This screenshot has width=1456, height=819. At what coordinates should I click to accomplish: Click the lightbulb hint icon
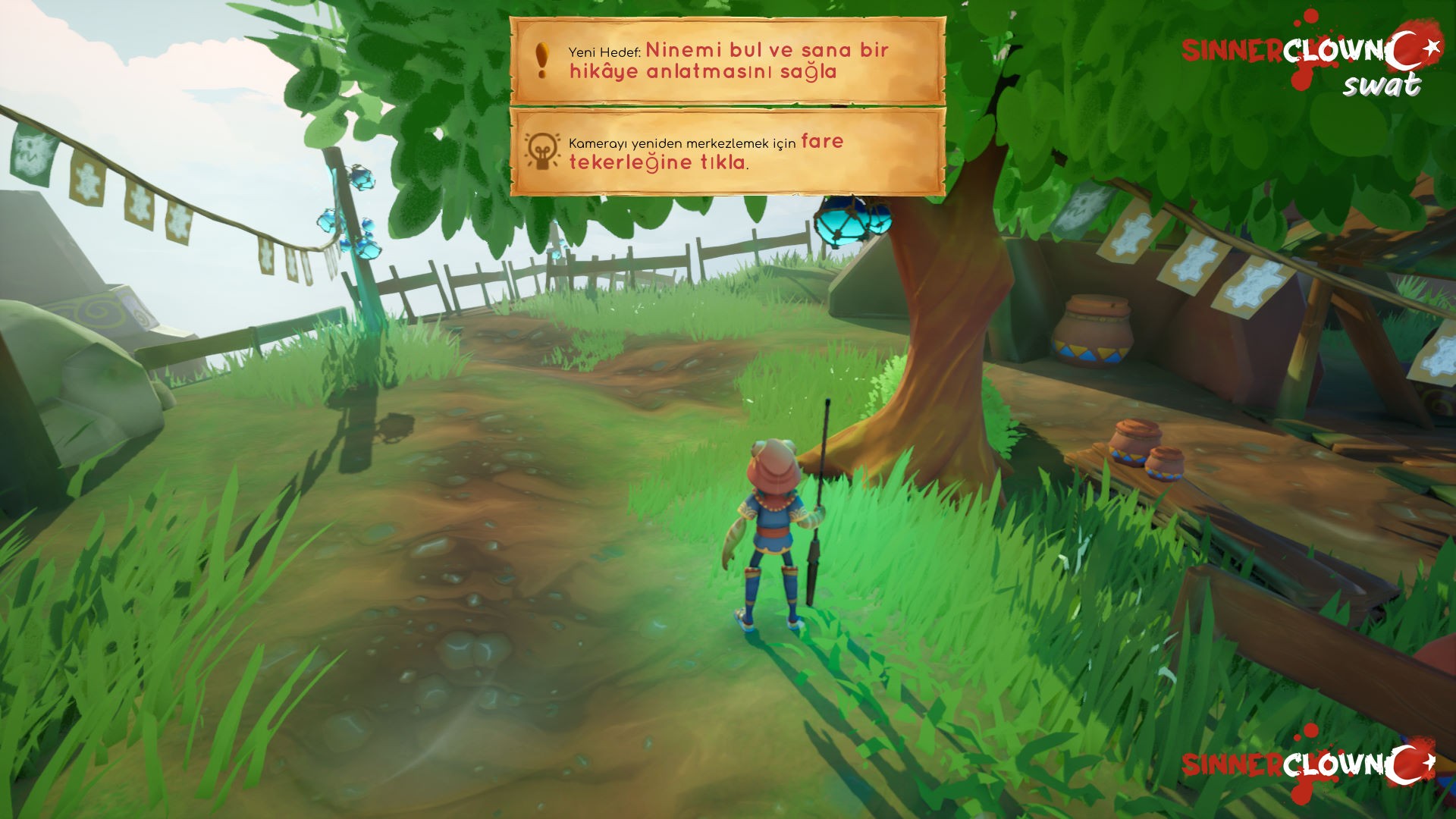pyautogui.click(x=541, y=150)
